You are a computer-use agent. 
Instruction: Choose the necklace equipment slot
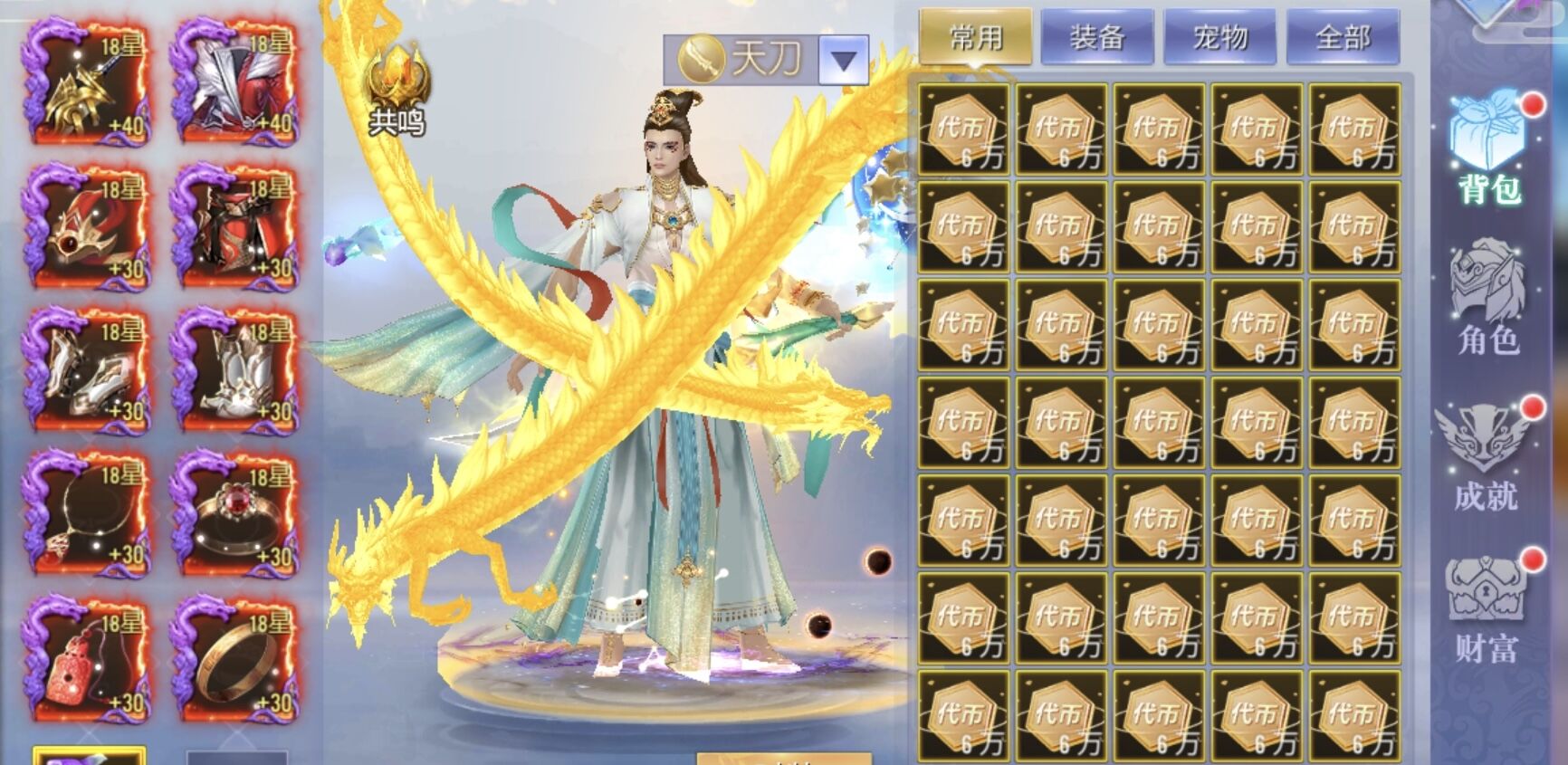pyautogui.click(x=87, y=514)
